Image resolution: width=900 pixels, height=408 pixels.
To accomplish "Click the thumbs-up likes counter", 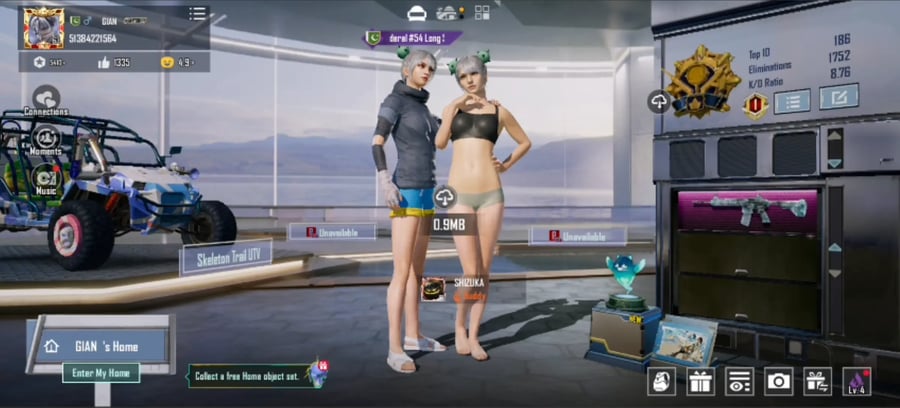I will 112,62.
